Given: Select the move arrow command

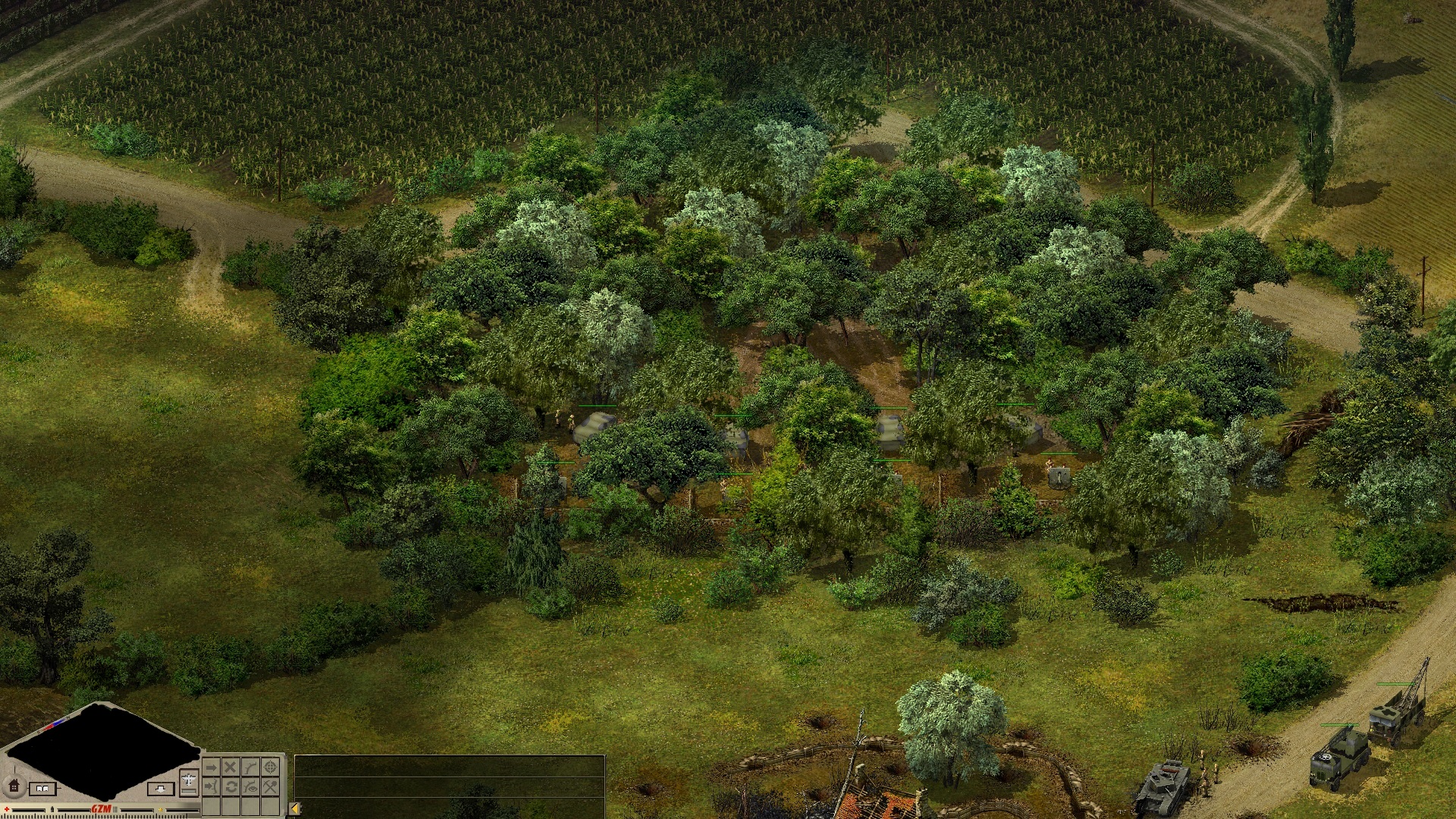Looking at the screenshot, I should [212, 767].
